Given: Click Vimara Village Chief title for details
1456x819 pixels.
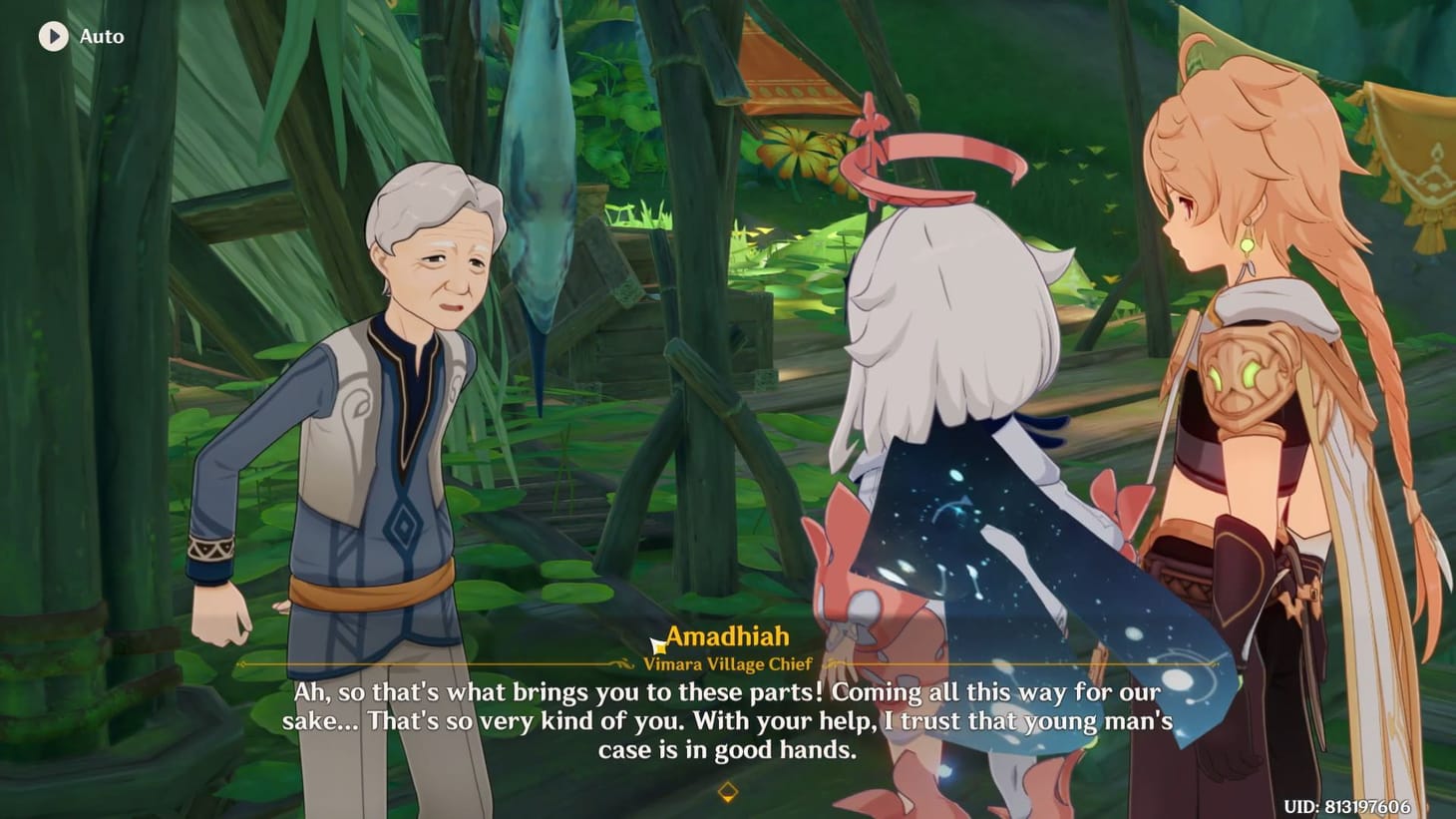Looking at the screenshot, I should 727,662.
